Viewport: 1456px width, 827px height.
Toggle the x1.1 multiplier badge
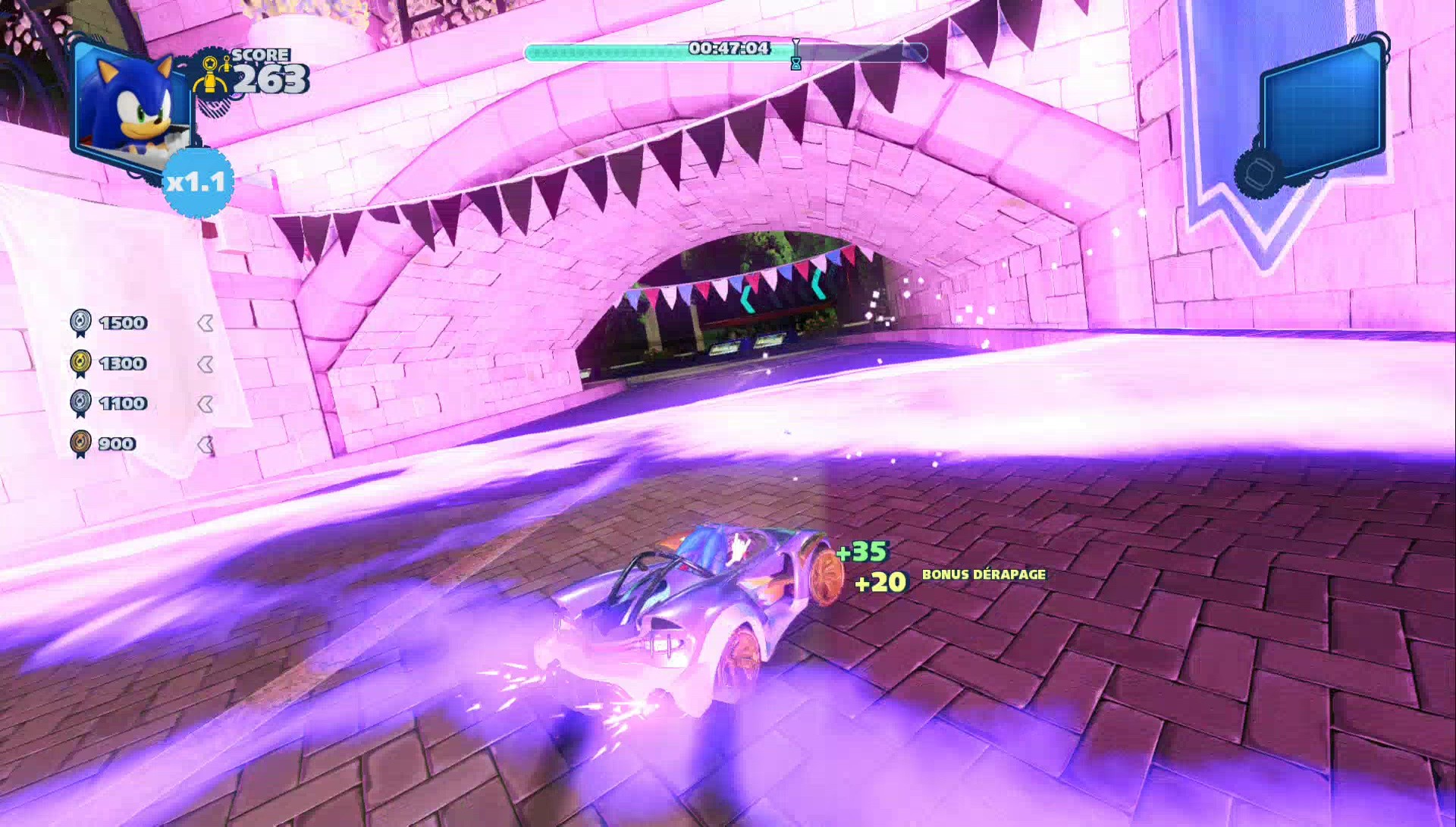point(196,183)
